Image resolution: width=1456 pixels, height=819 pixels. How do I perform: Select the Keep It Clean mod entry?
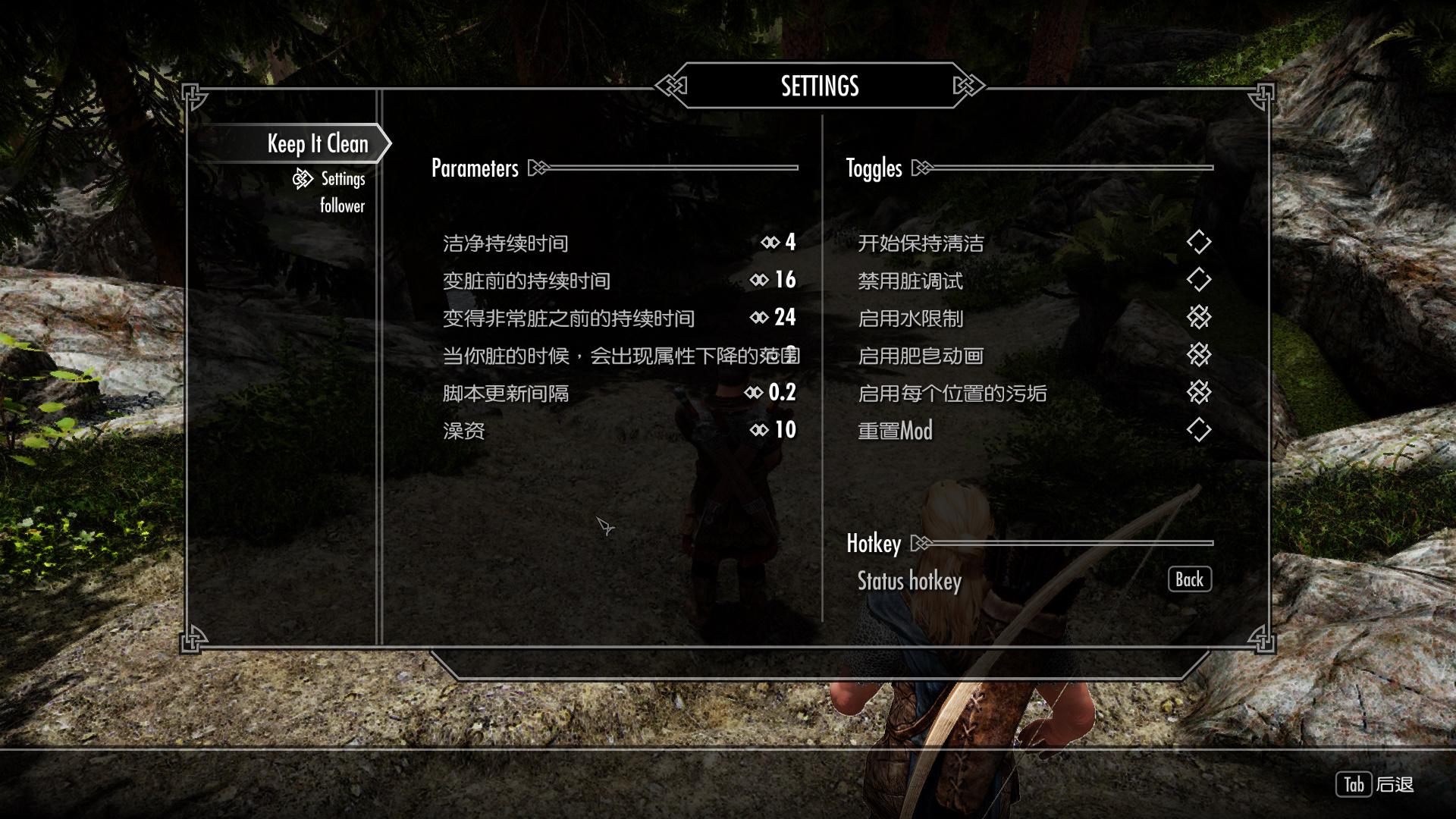[x=317, y=144]
